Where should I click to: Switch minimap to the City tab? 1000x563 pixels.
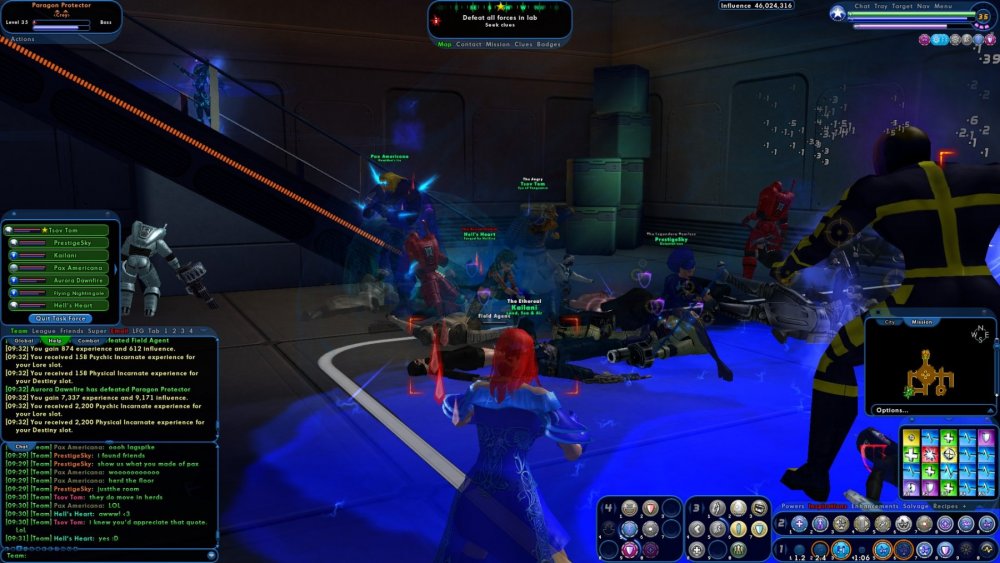click(888, 322)
